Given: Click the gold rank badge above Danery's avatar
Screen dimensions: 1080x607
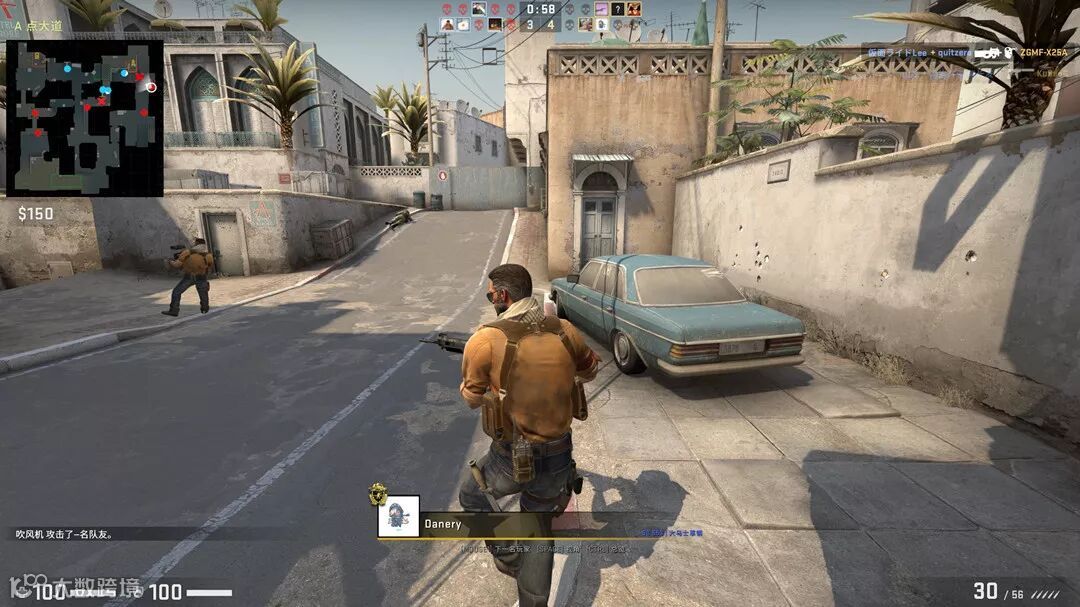Looking at the screenshot, I should pos(378,492).
